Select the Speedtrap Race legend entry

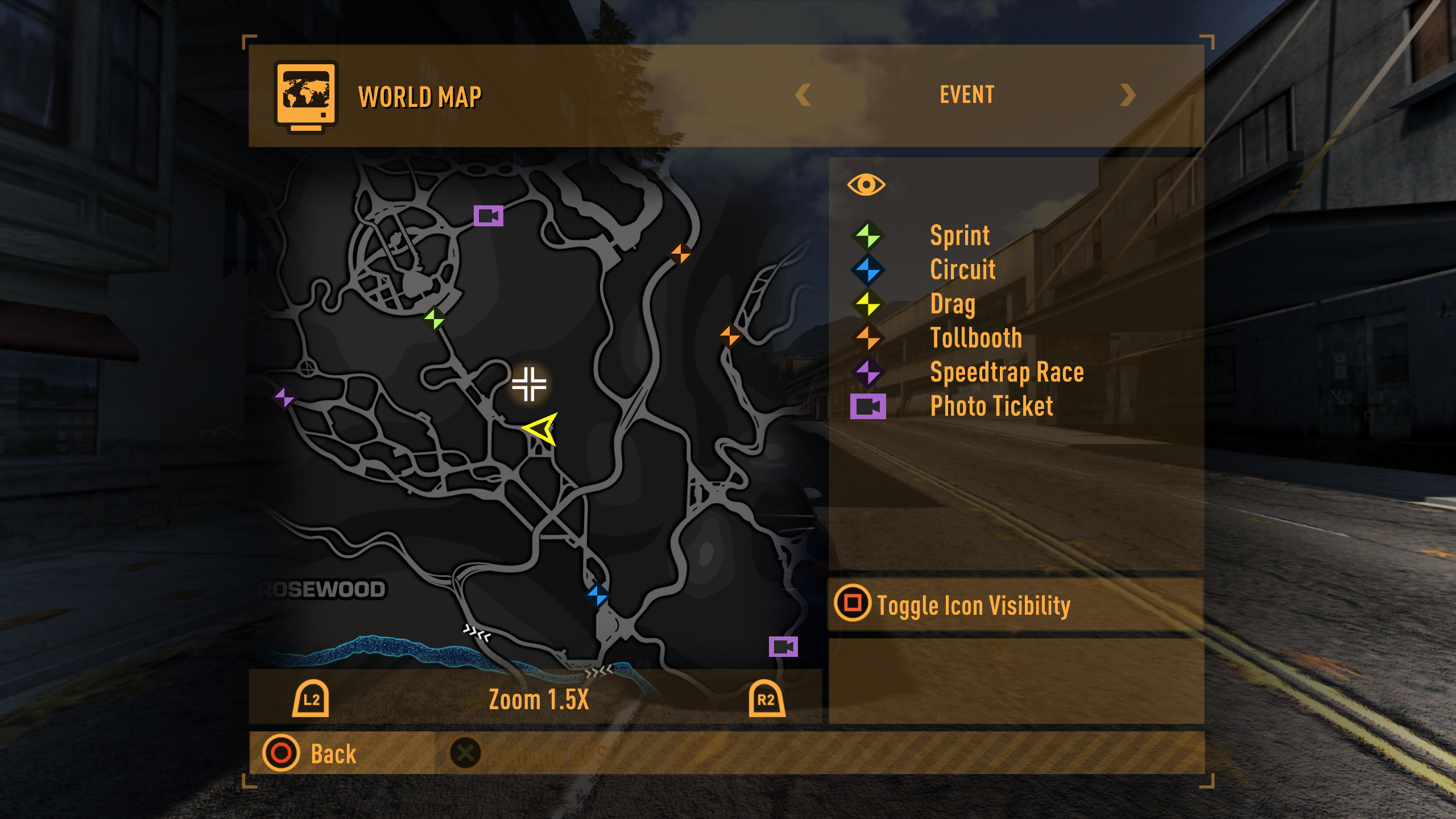tap(1007, 373)
